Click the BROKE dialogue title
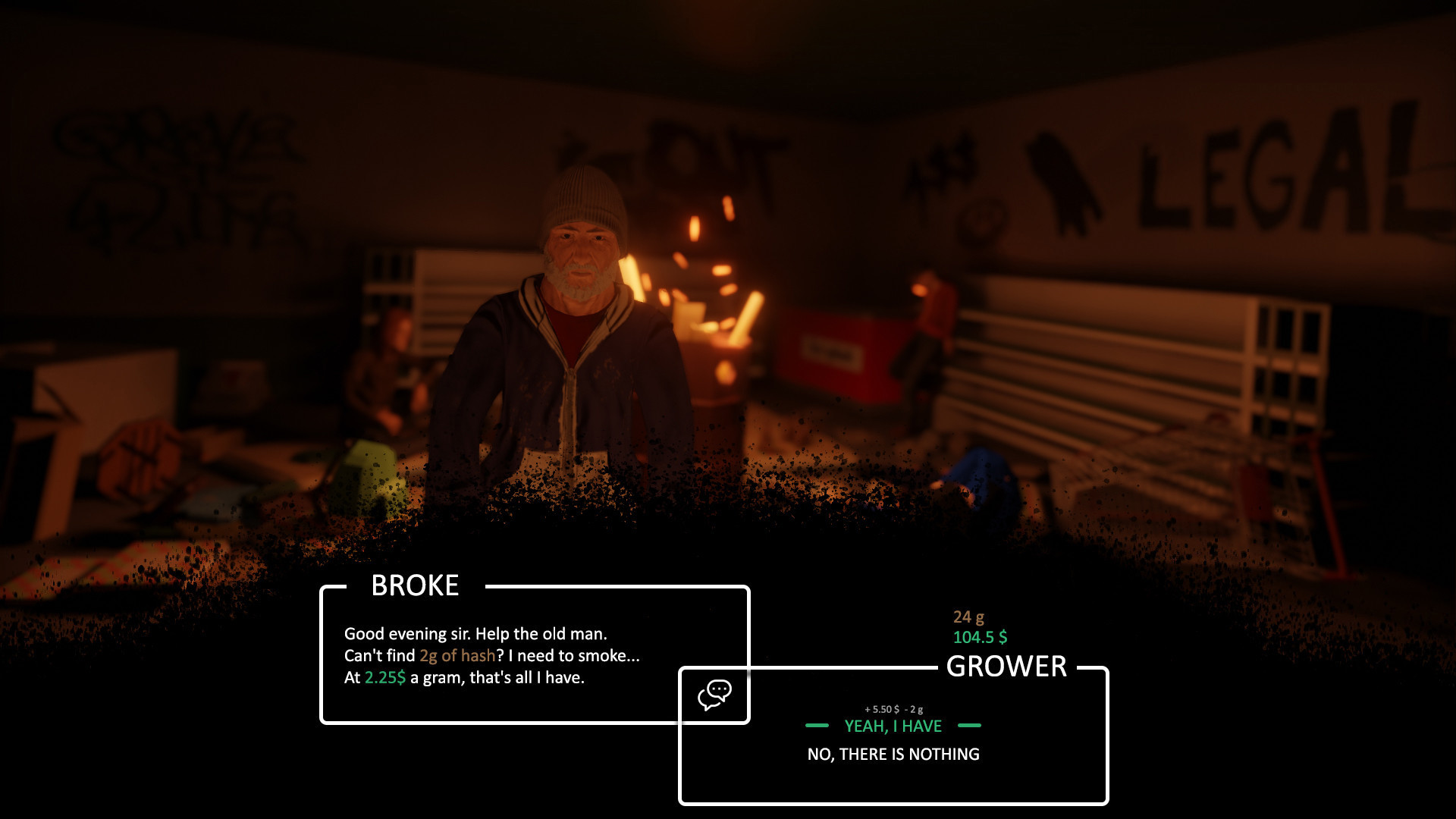This screenshot has width=1456, height=819. point(415,585)
